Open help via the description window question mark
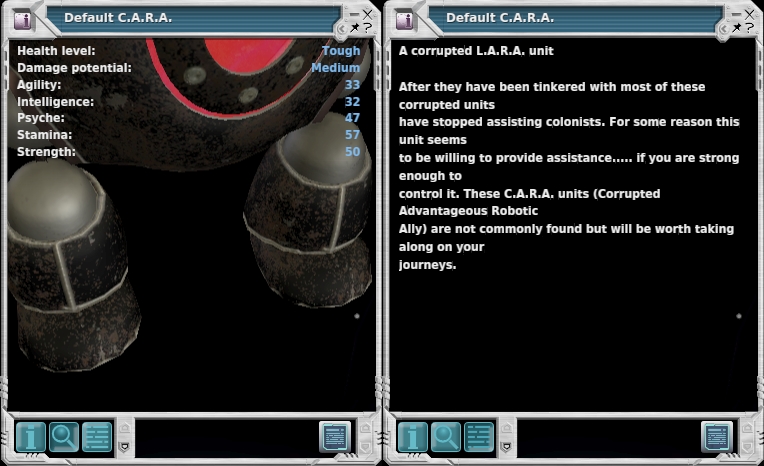This screenshot has height=466, width=764. (x=751, y=27)
